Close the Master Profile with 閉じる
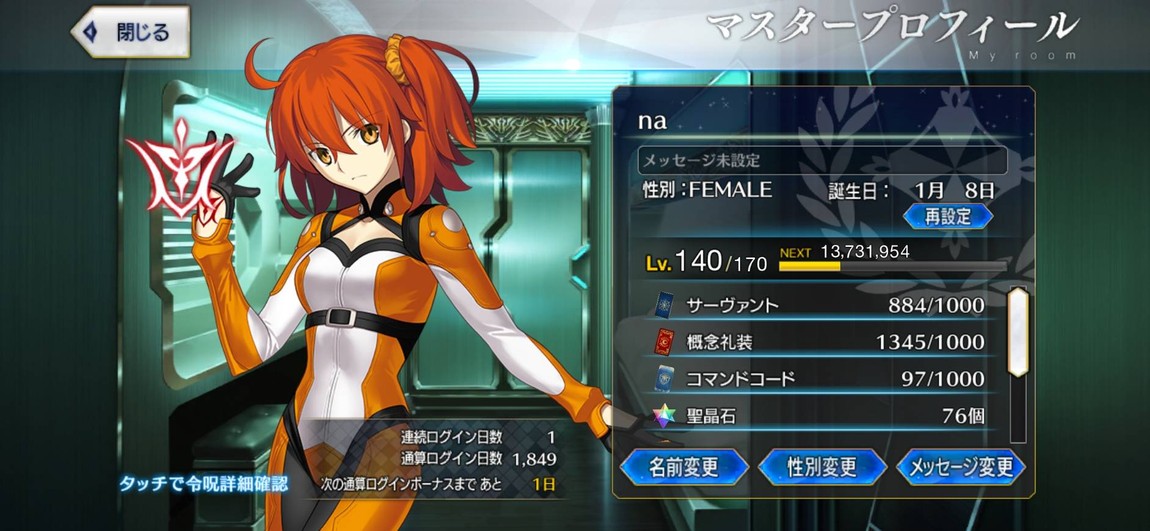 (130, 31)
